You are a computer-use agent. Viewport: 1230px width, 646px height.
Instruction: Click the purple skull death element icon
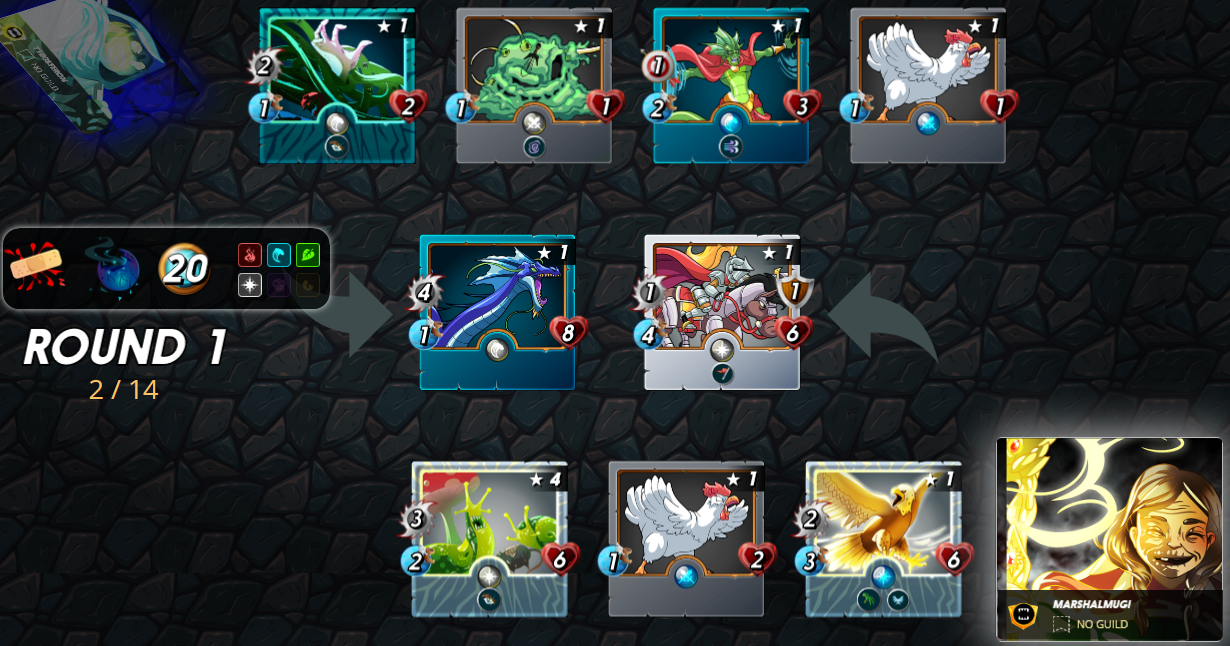click(279, 285)
